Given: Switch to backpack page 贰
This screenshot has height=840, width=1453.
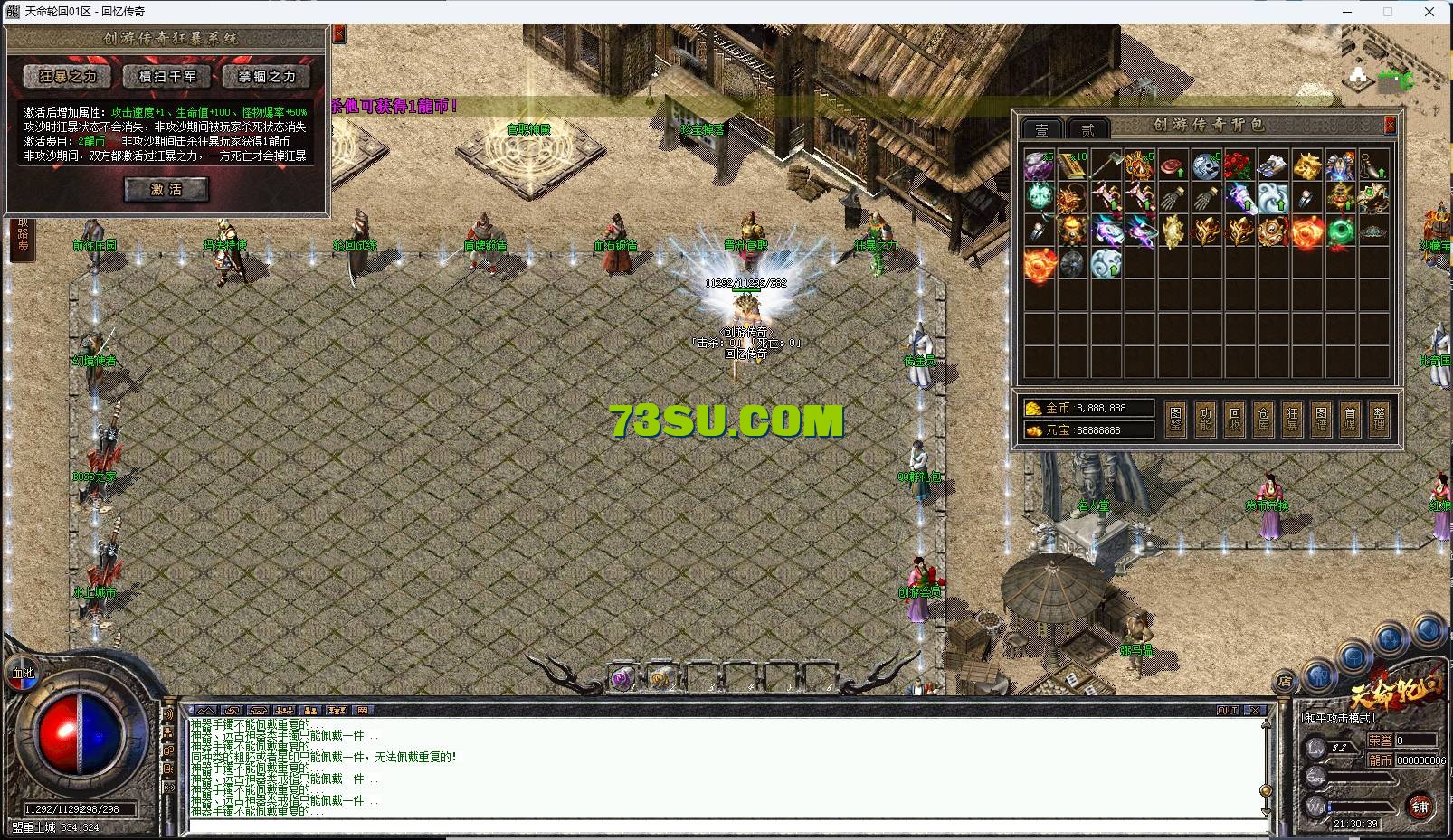Looking at the screenshot, I should pos(1087,128).
